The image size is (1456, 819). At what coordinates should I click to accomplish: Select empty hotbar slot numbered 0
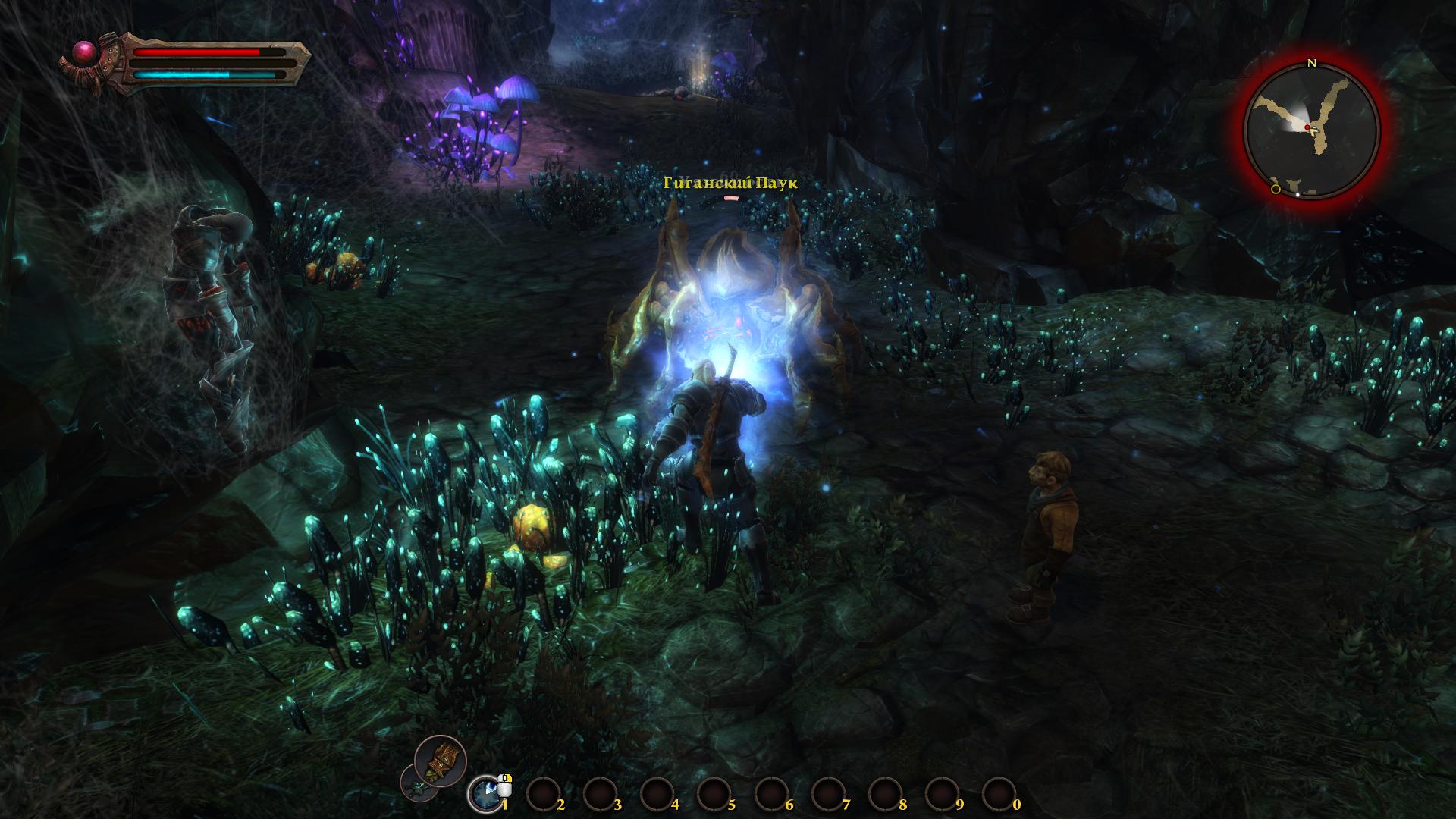click(x=996, y=794)
